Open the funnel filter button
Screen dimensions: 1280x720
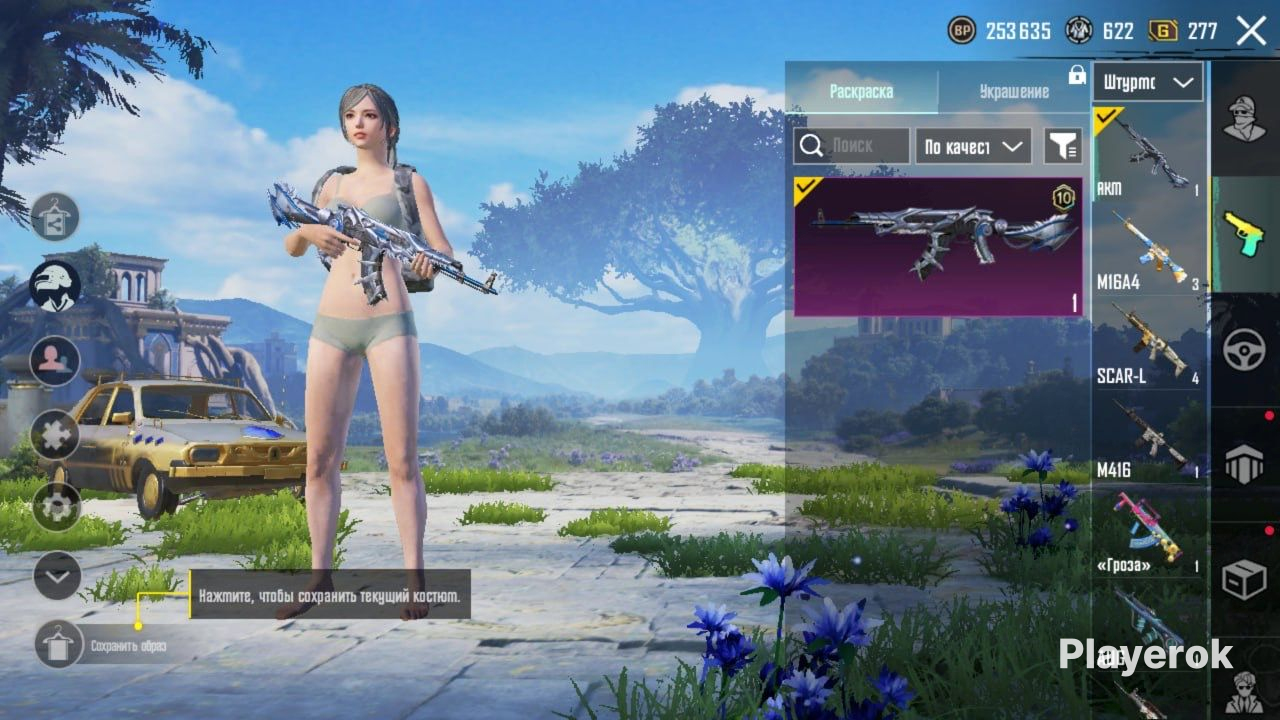point(1063,146)
